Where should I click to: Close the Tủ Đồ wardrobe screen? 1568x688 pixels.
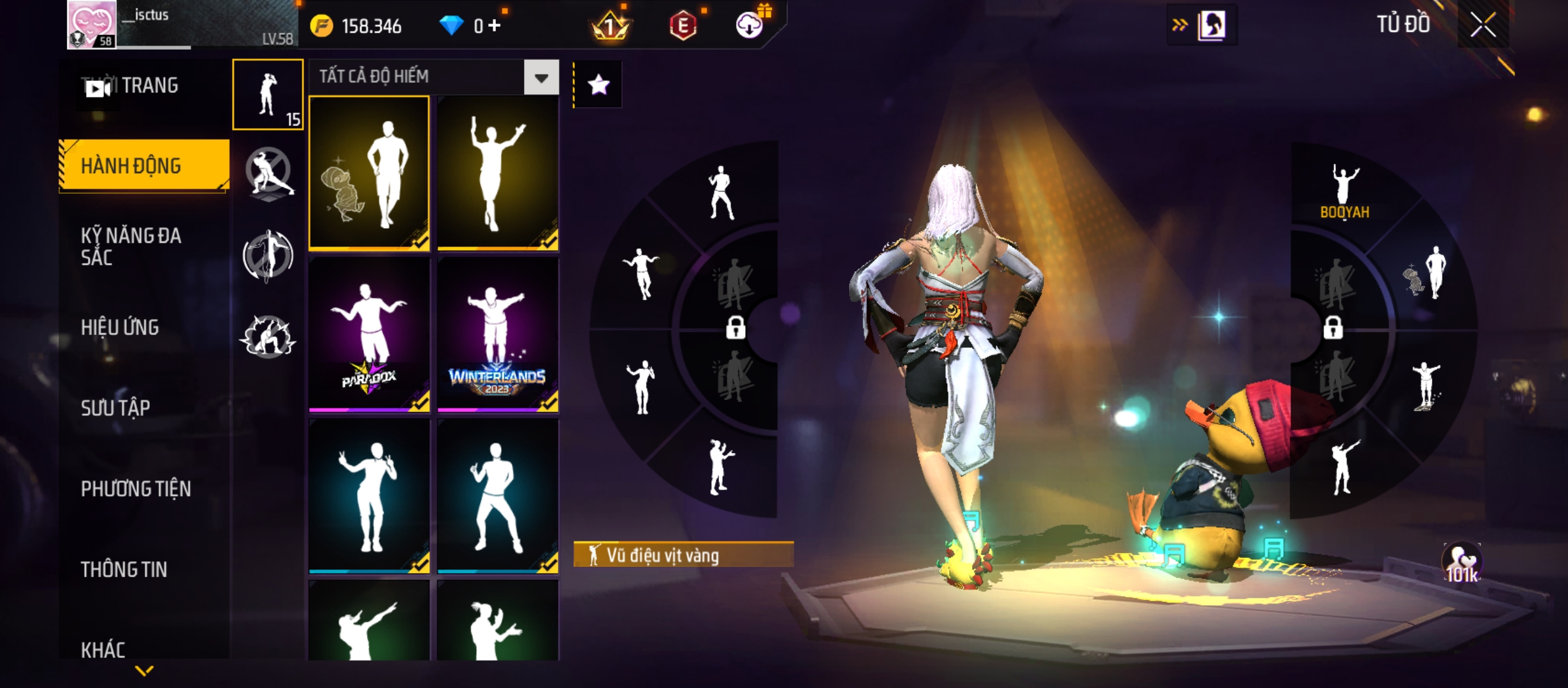1483,26
